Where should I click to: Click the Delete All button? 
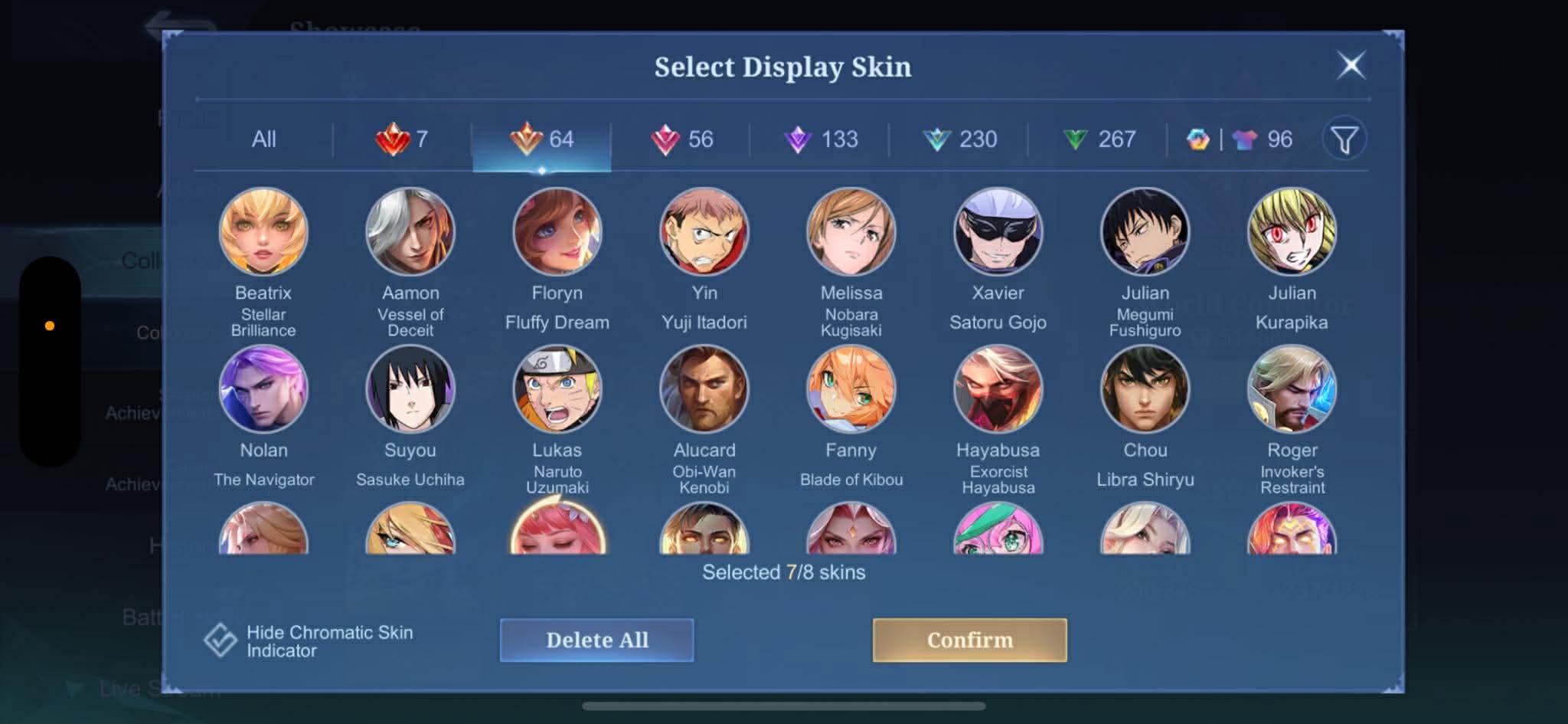point(596,640)
